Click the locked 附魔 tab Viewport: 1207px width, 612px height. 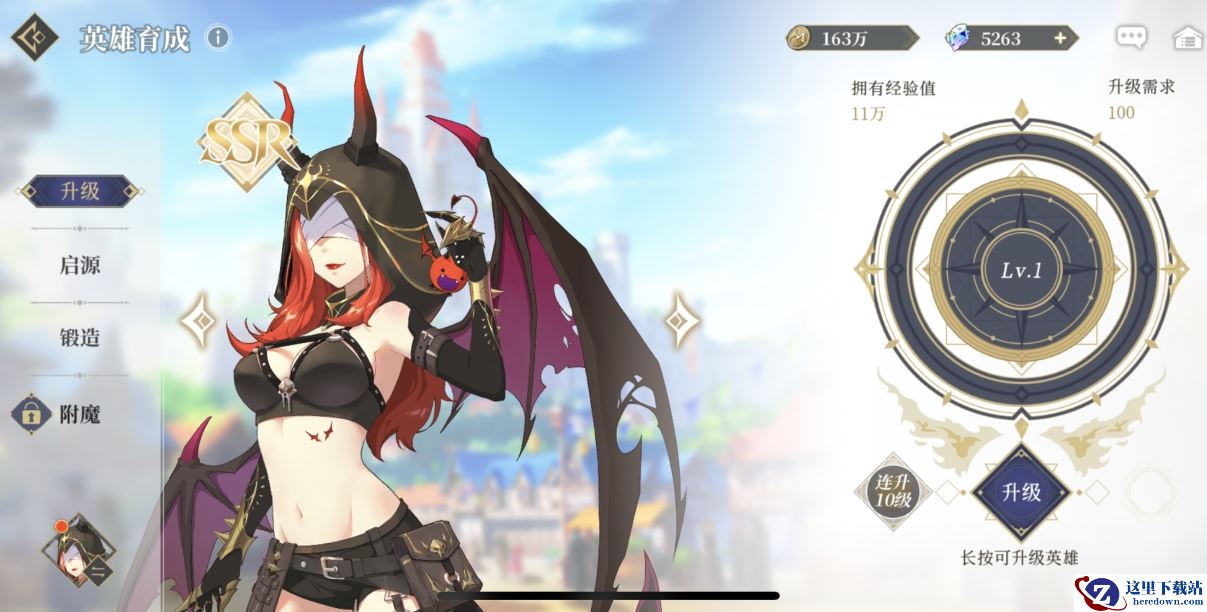62,412
